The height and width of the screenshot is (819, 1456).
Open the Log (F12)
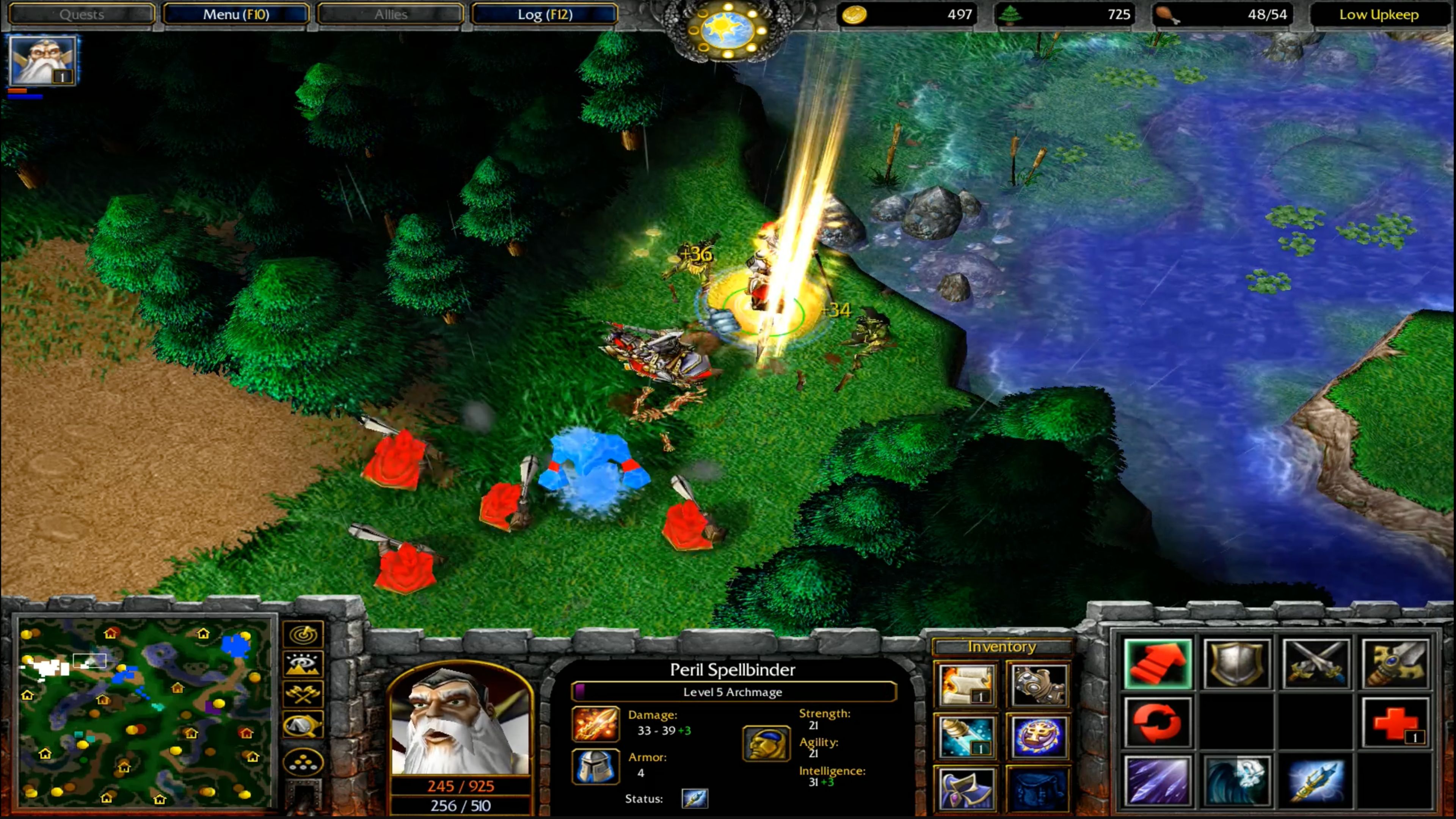point(544,14)
